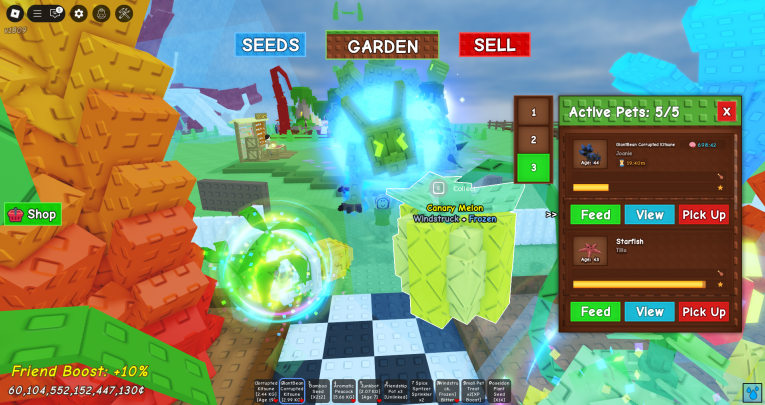View the Starfish pet details
This screenshot has height=405, width=765.
coord(650,312)
